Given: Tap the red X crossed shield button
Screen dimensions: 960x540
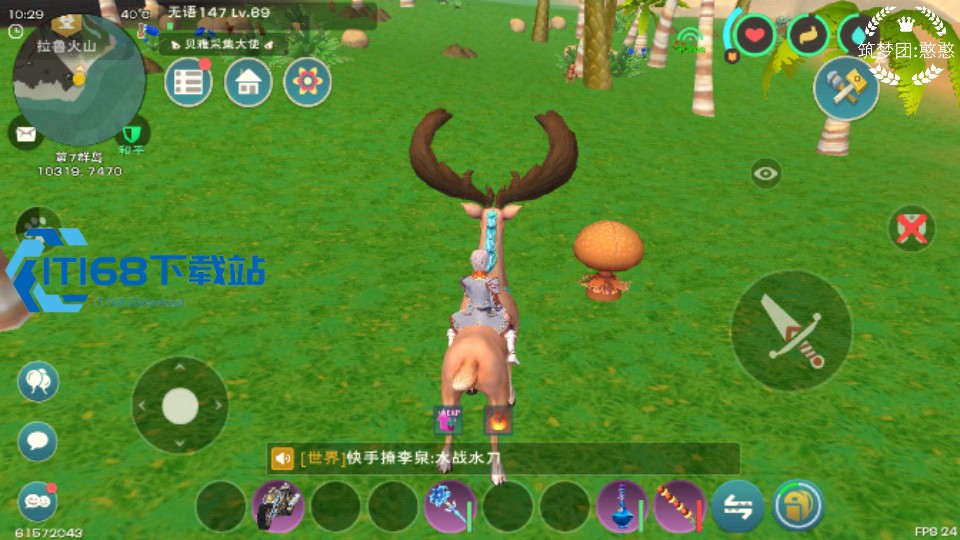Looking at the screenshot, I should point(911,229).
